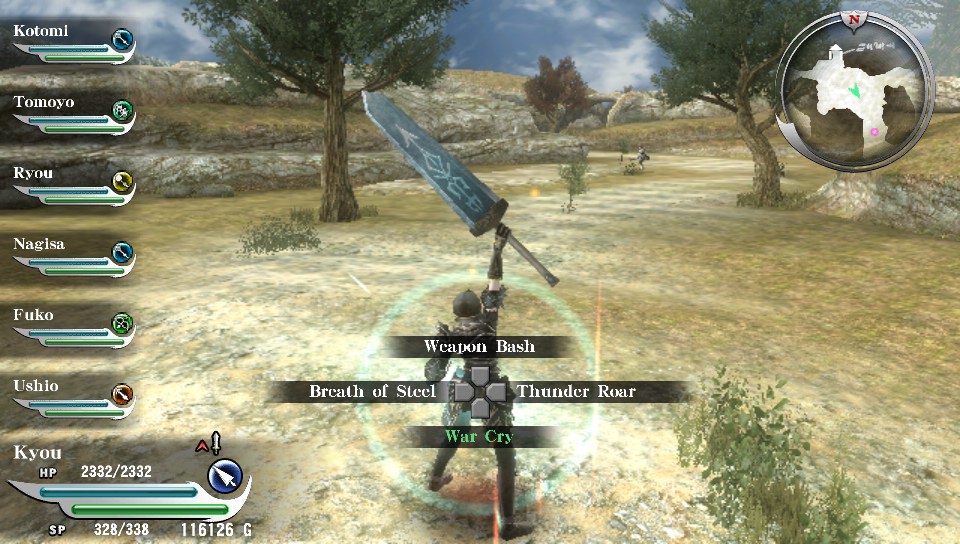Pick Fuko from the party list
The height and width of the screenshot is (544, 960).
click(x=33, y=315)
